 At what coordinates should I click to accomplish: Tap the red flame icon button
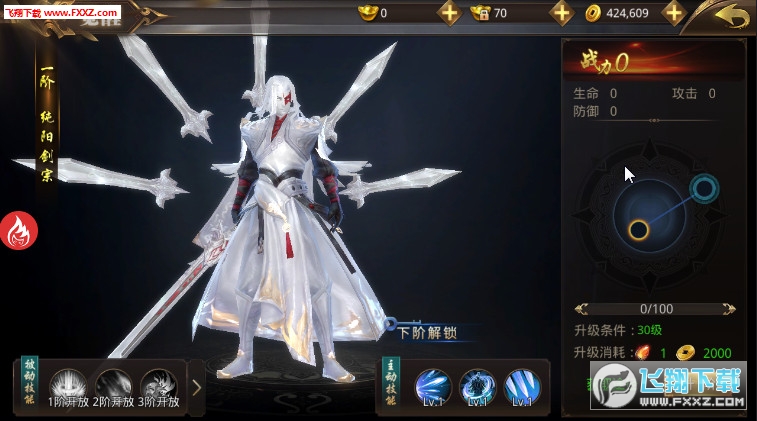pos(18,231)
